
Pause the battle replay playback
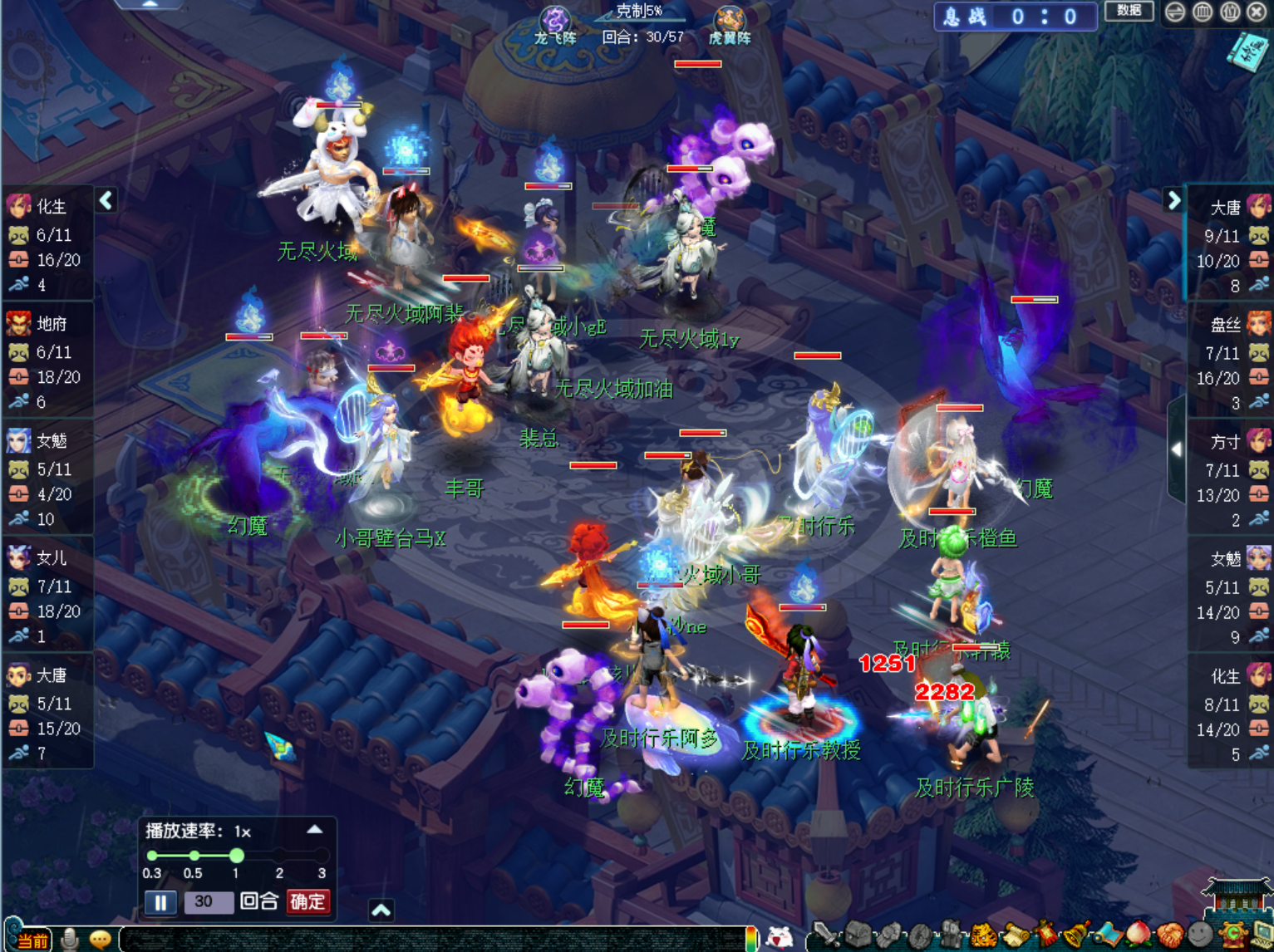(x=160, y=902)
